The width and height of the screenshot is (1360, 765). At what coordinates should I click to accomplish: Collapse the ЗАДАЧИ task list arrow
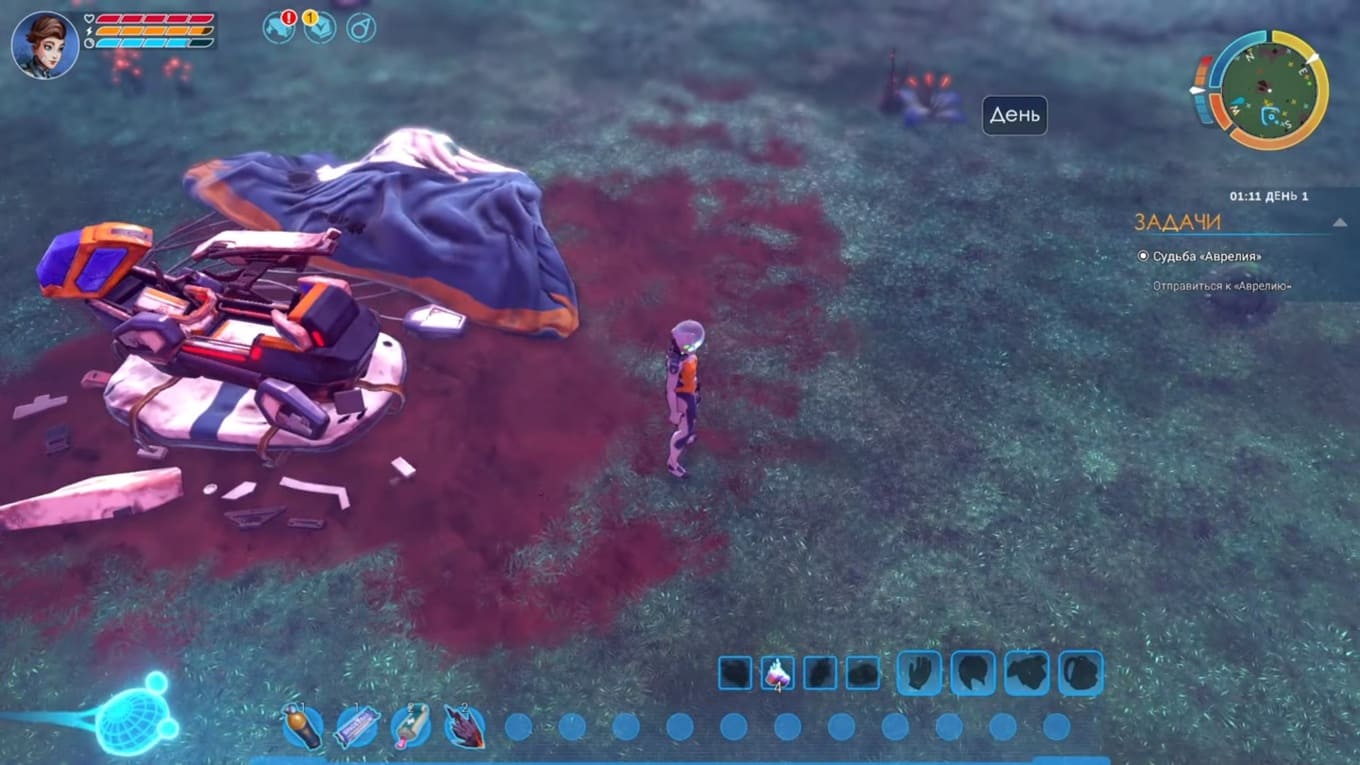click(x=1339, y=222)
